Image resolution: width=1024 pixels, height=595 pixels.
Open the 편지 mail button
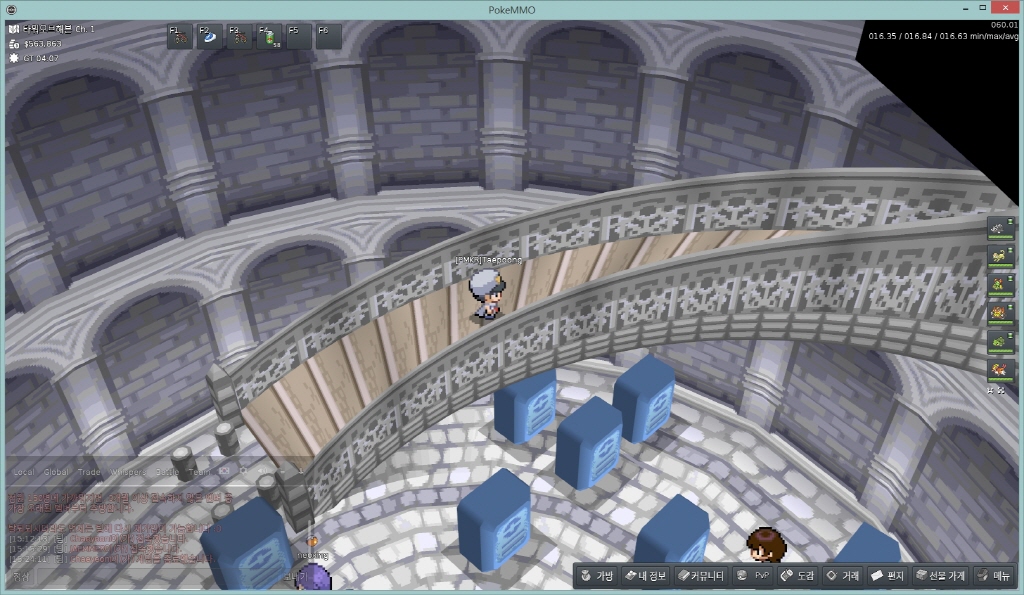coord(887,576)
